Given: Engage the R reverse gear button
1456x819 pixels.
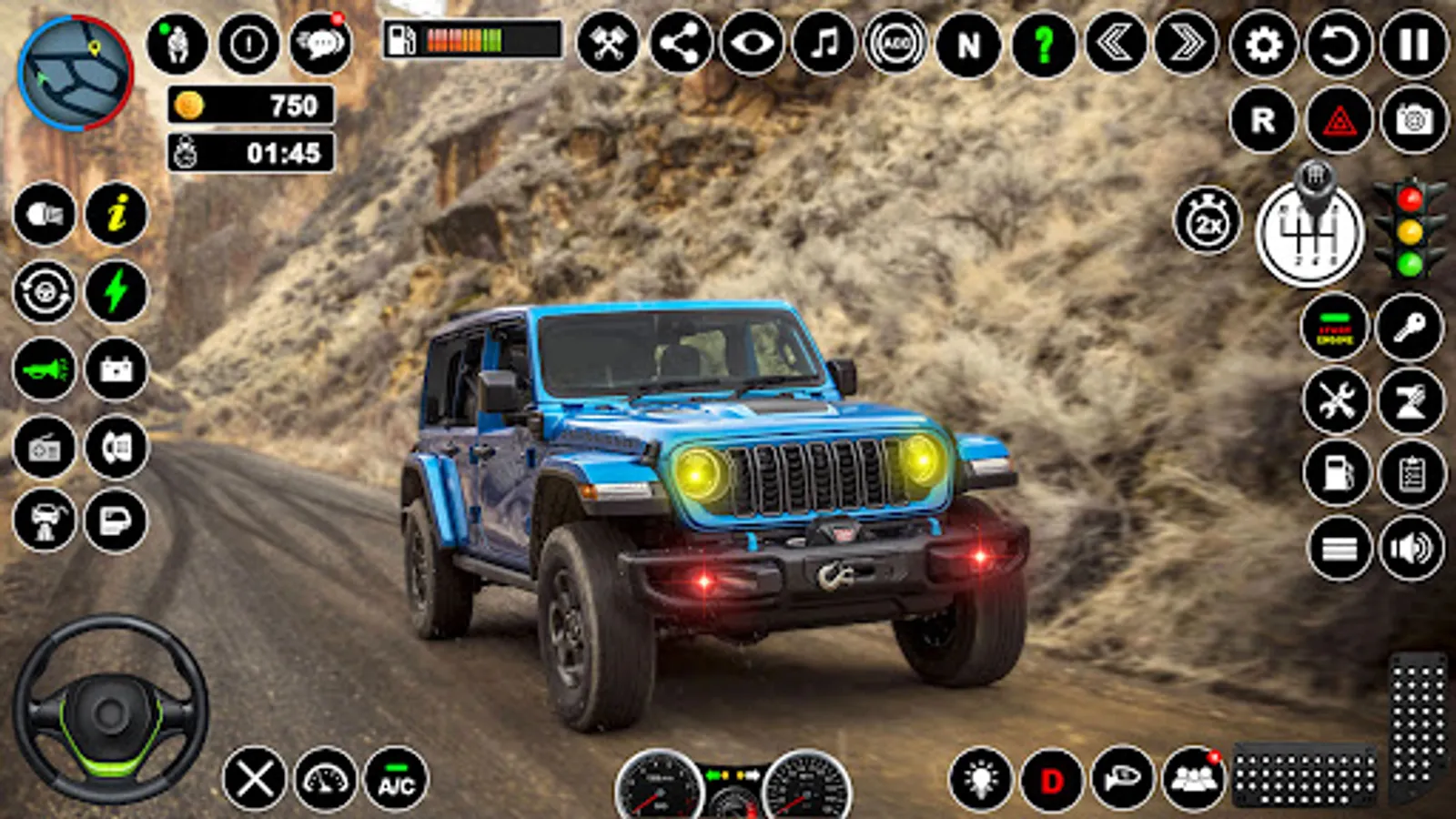Looking at the screenshot, I should click(x=1263, y=120).
